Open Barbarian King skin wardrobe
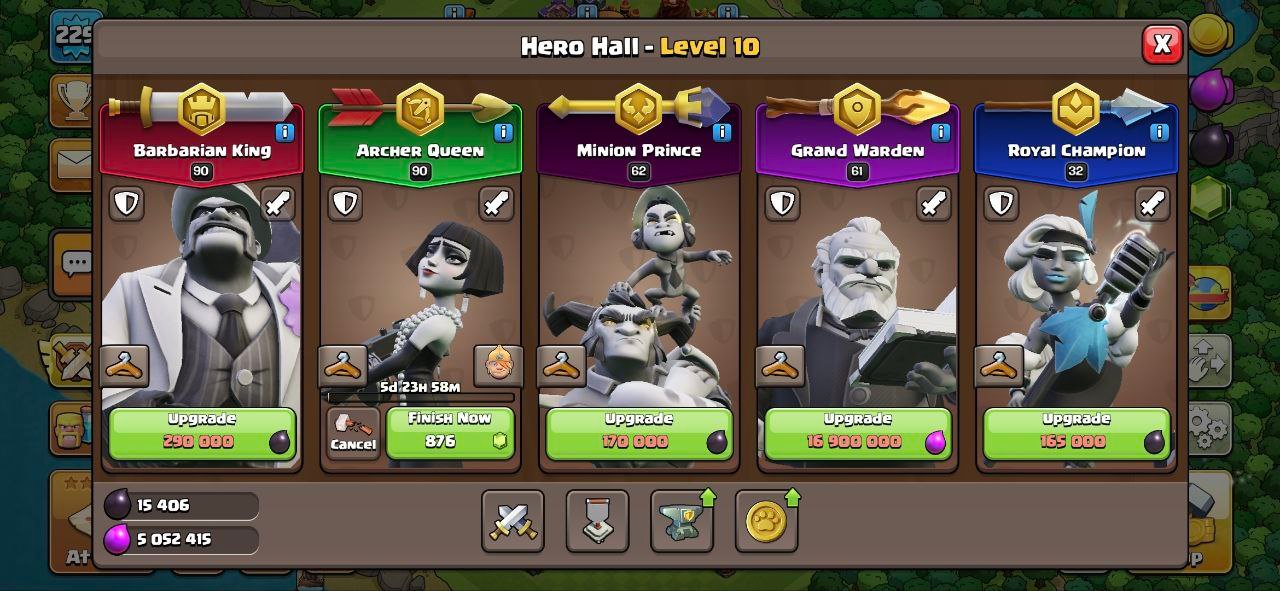Viewport: 1280px width, 591px height. click(x=125, y=366)
